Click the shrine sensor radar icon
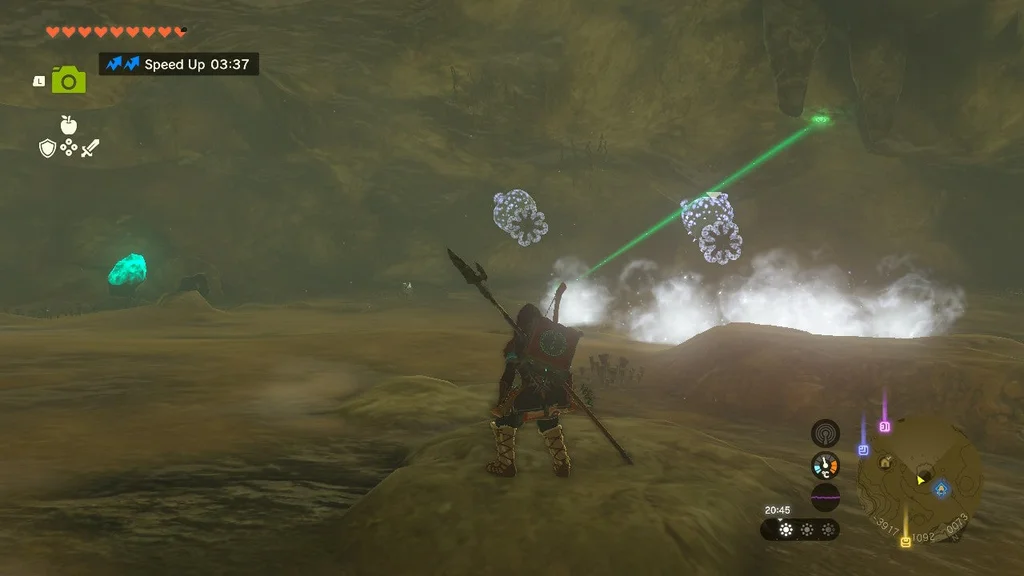Image resolution: width=1024 pixels, height=576 pixels. coord(825,433)
